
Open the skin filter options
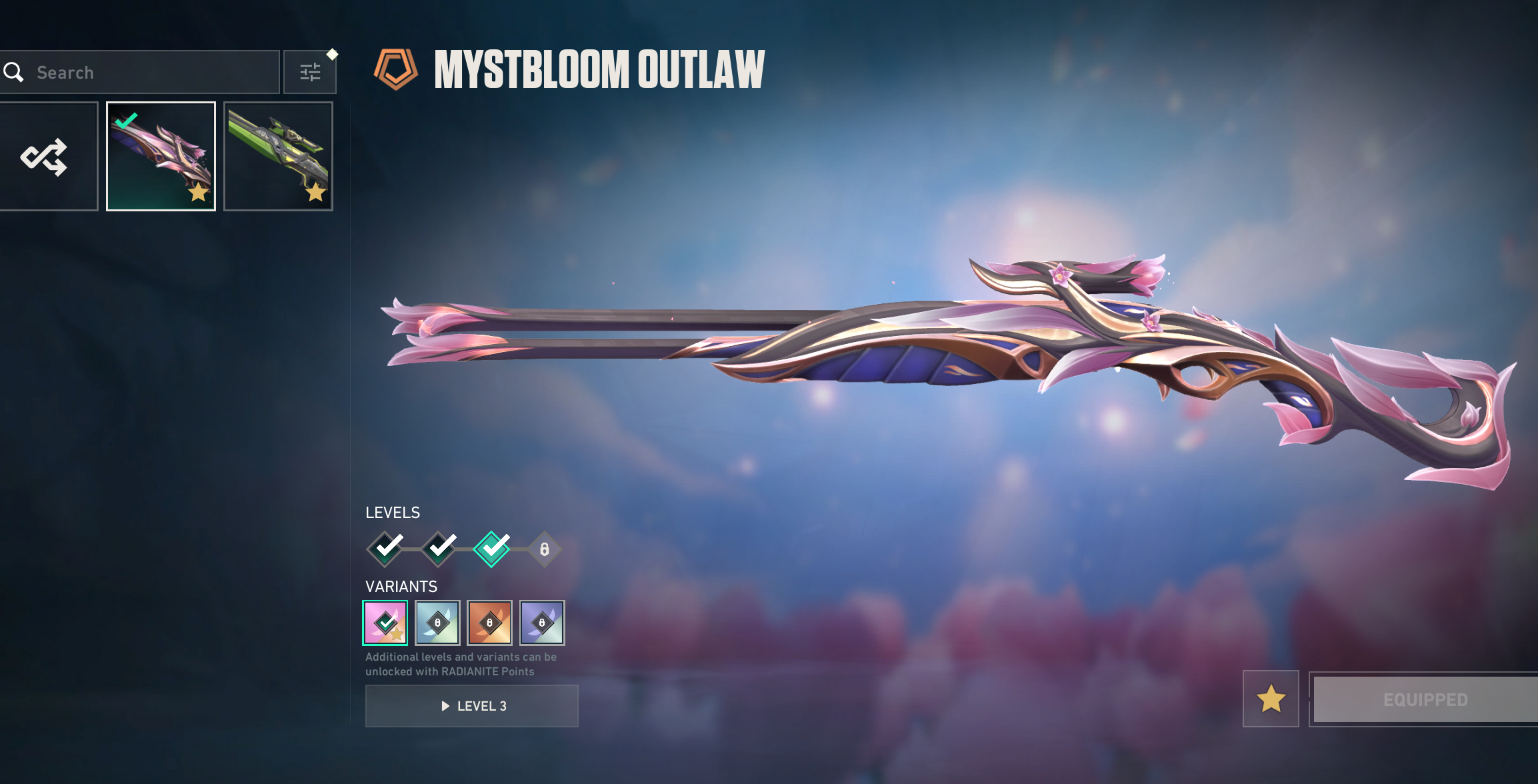[310, 72]
